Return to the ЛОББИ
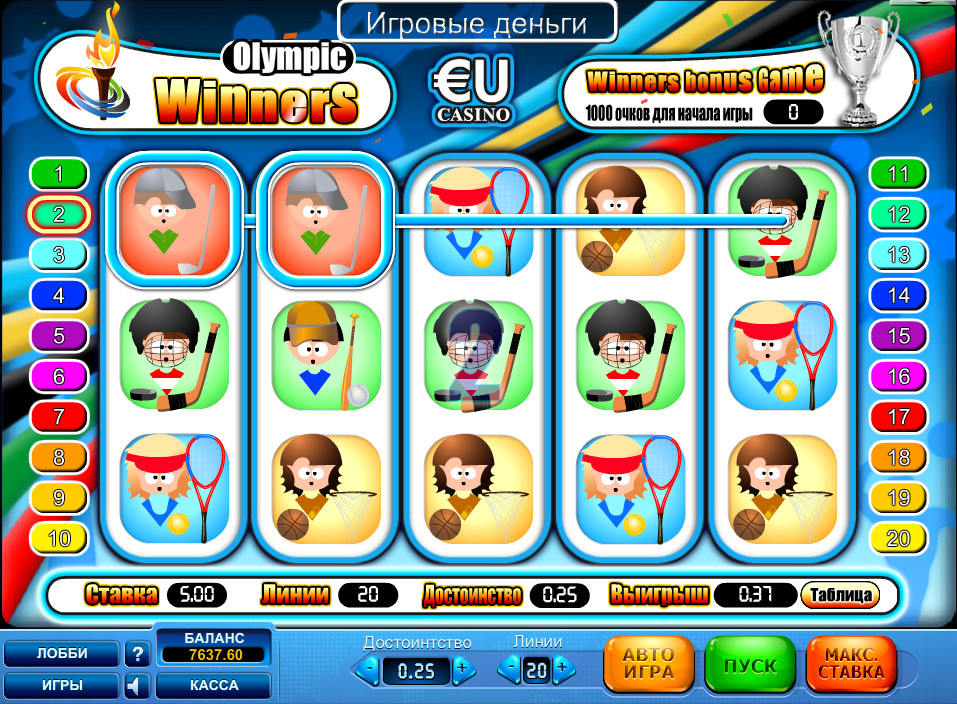This screenshot has width=957, height=704. pyautogui.click(x=62, y=653)
